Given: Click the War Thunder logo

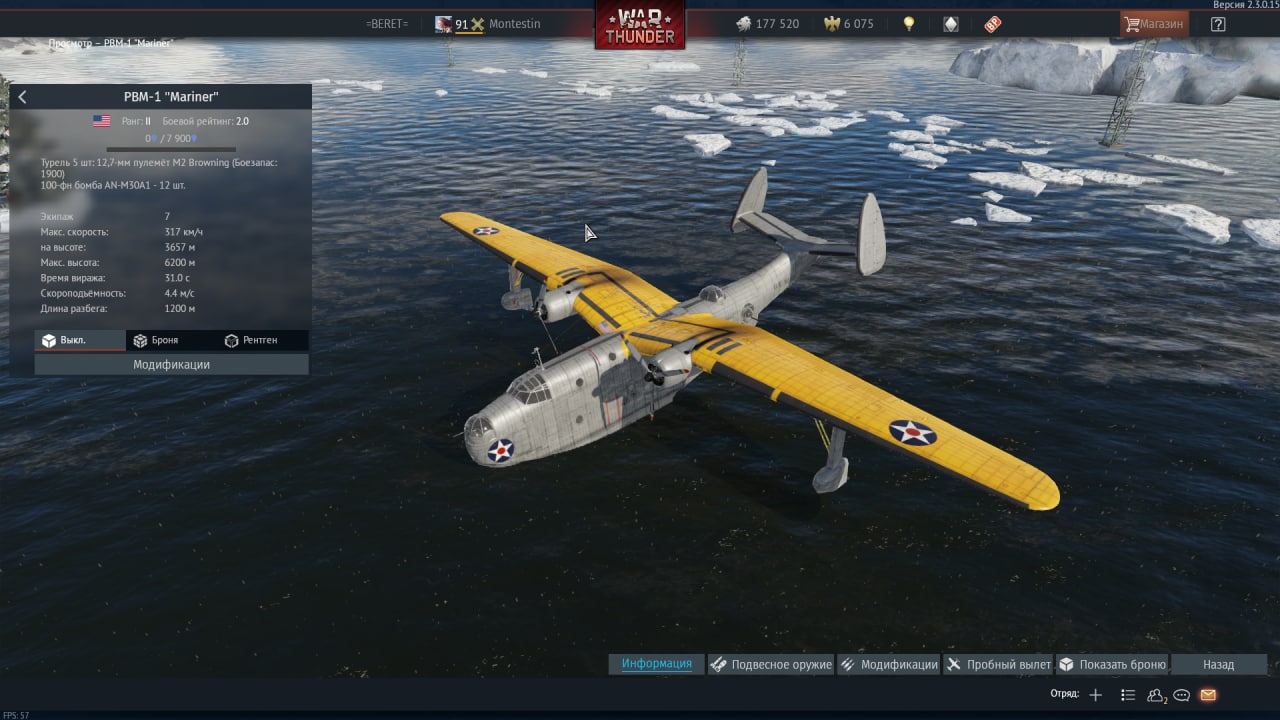Looking at the screenshot, I should tap(640, 25).
